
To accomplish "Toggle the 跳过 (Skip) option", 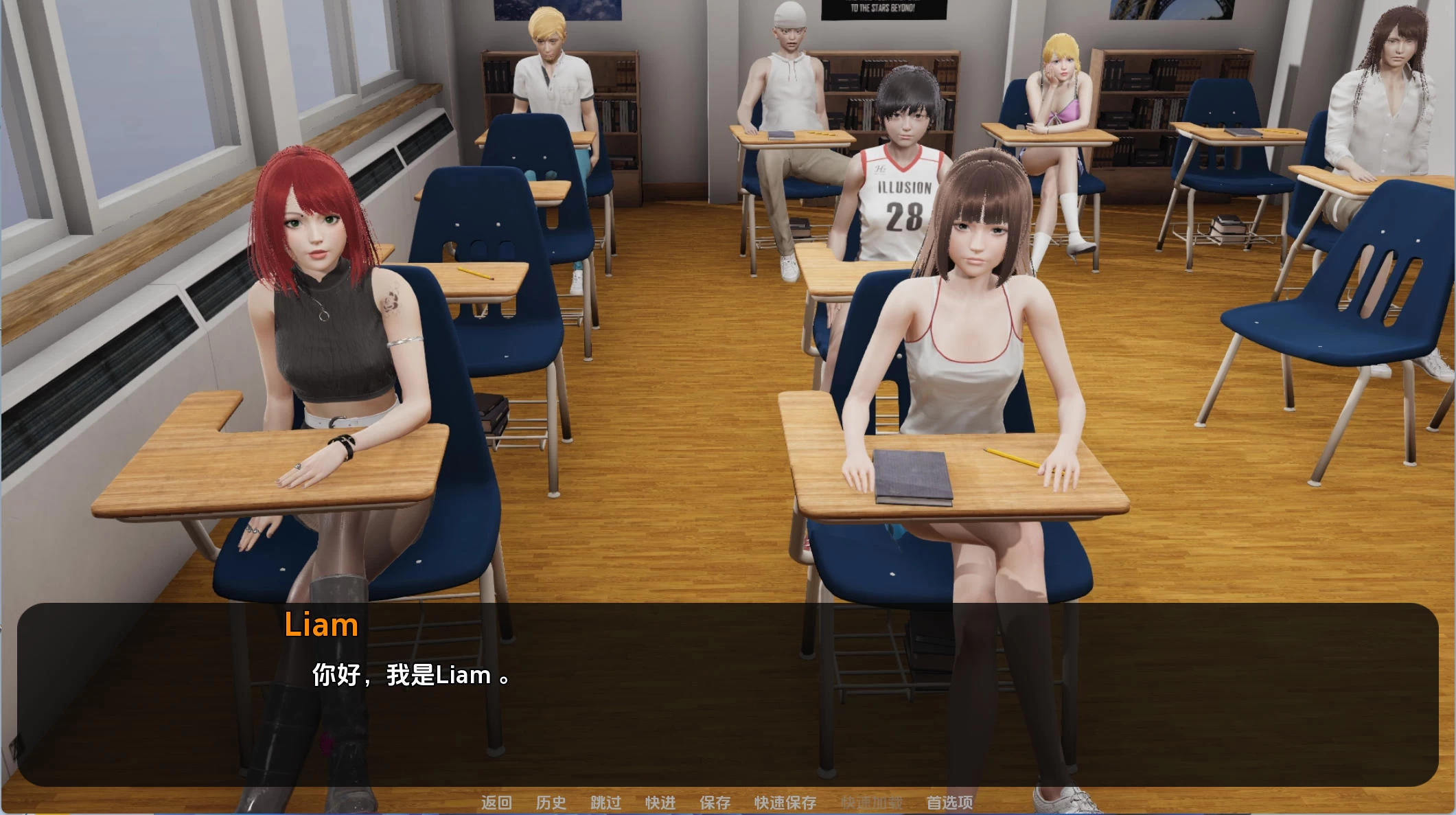I will 605,803.
